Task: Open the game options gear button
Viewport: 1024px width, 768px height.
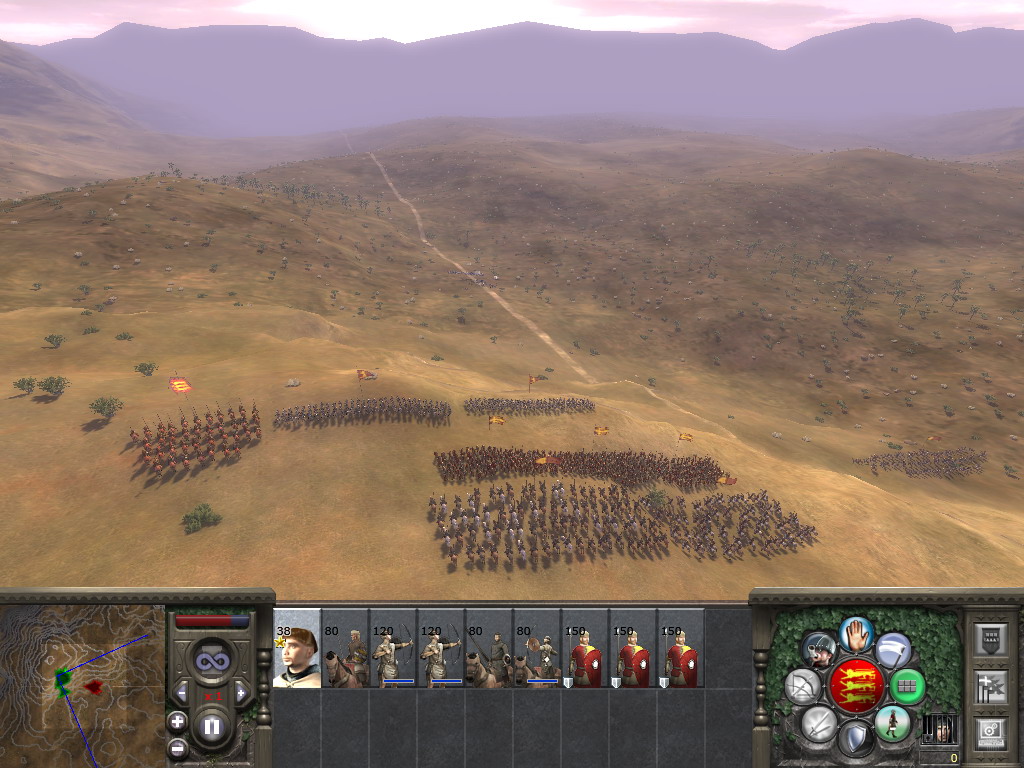Action: click(991, 732)
